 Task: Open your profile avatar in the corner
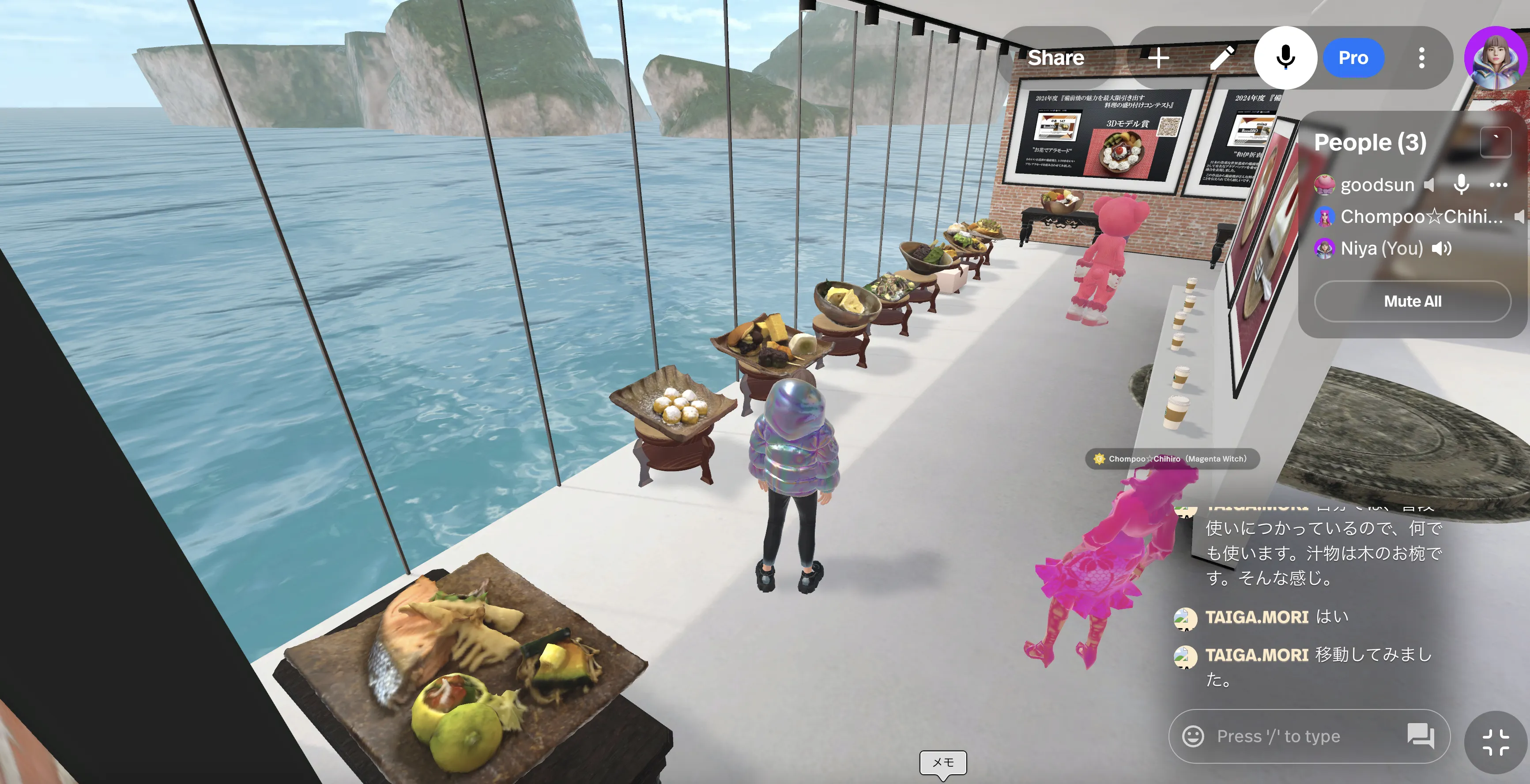[x=1496, y=57]
